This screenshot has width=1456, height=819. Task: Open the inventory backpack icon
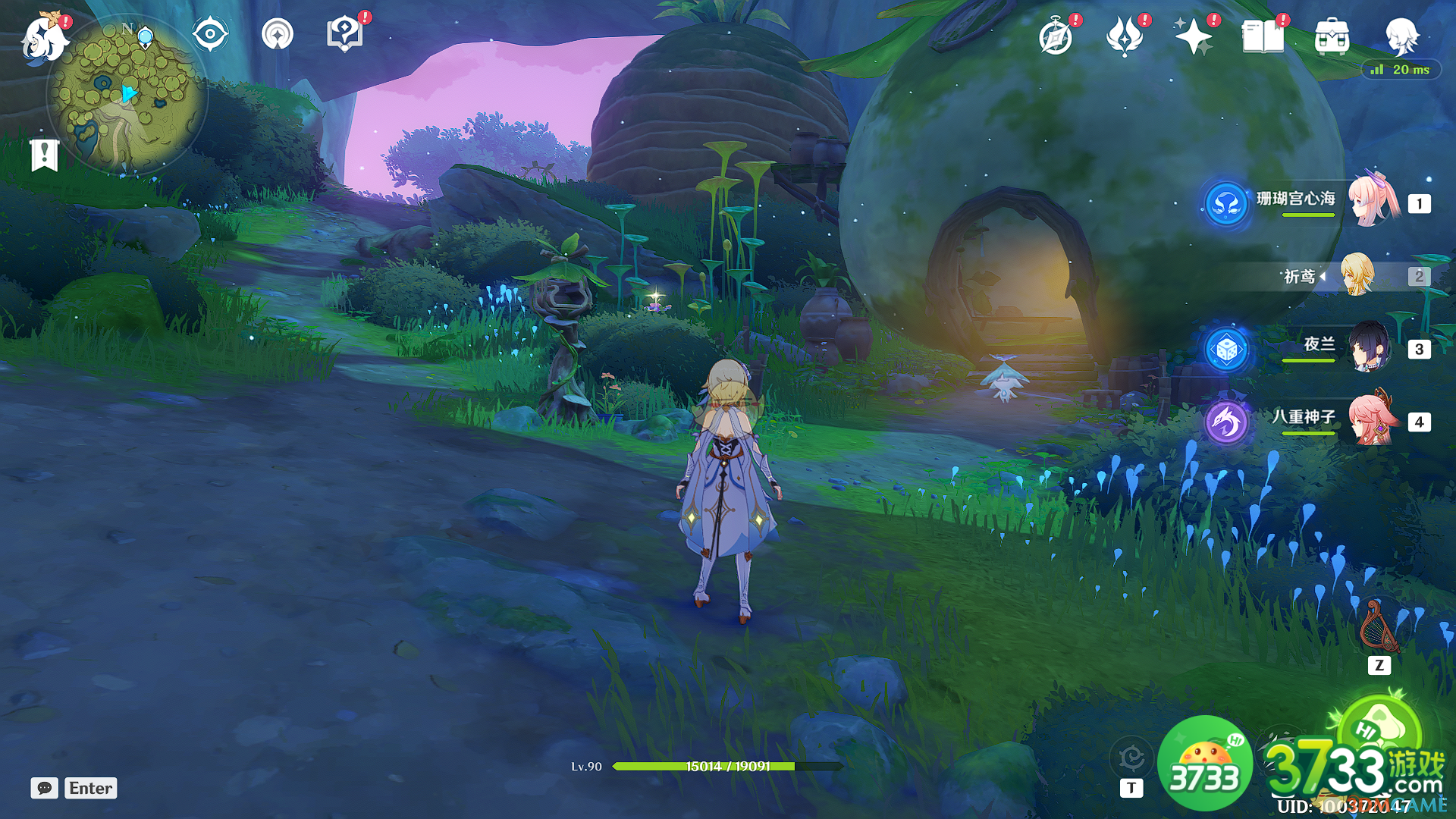1332,36
